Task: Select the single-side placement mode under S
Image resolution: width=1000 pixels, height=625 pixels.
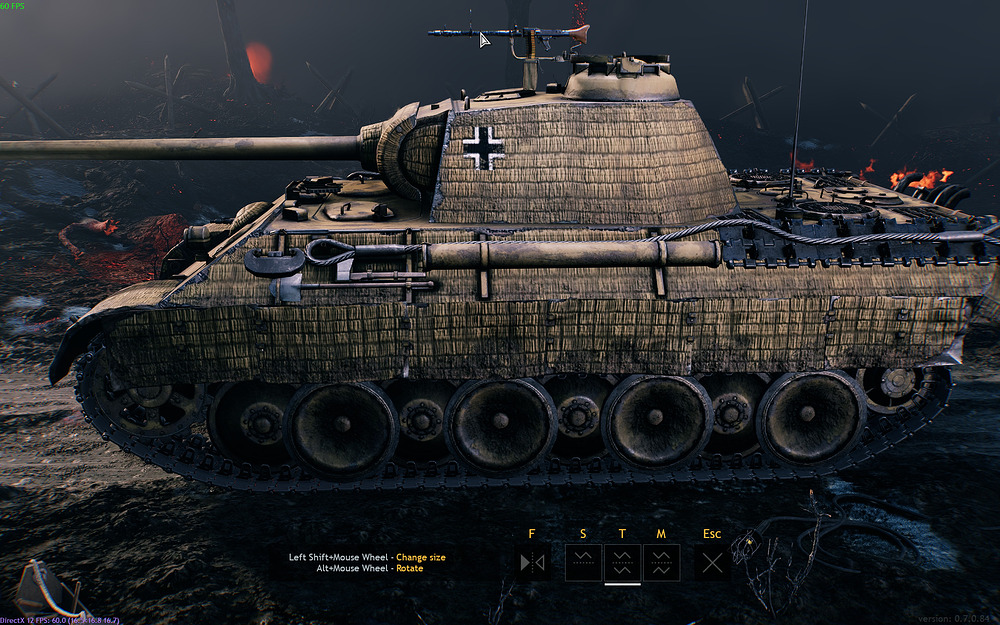Action: click(584, 563)
